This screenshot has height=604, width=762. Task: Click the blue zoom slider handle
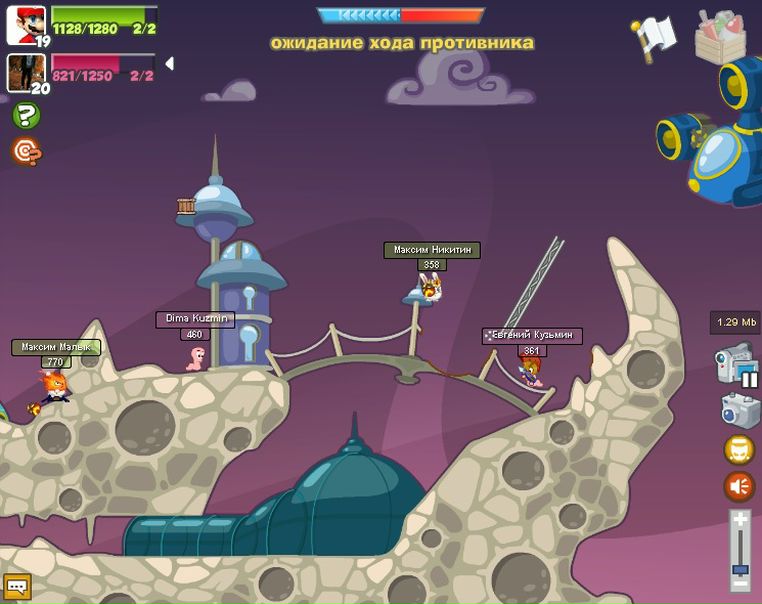(739, 569)
